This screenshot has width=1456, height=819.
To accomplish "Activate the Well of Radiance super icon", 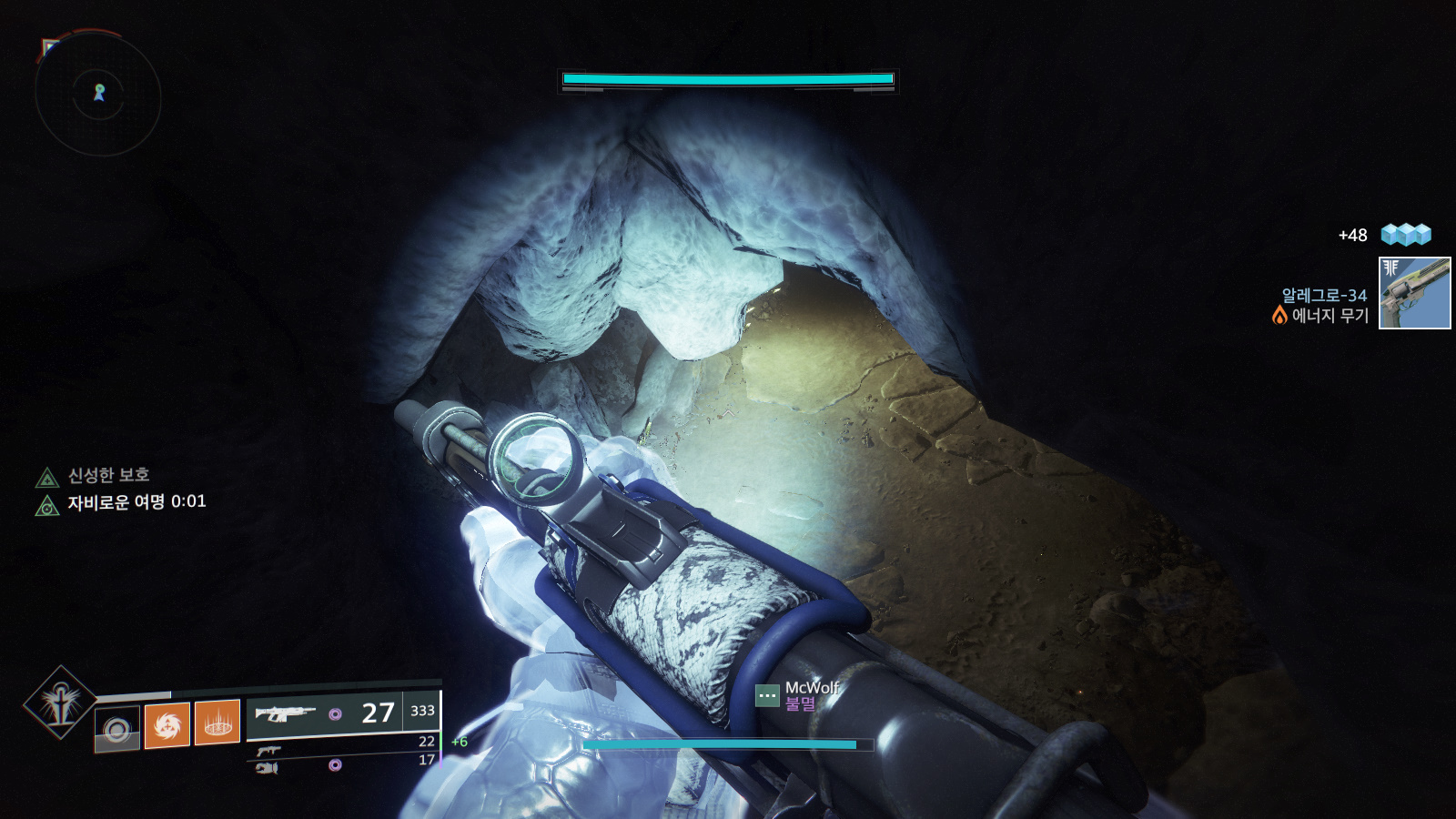I will point(60,702).
